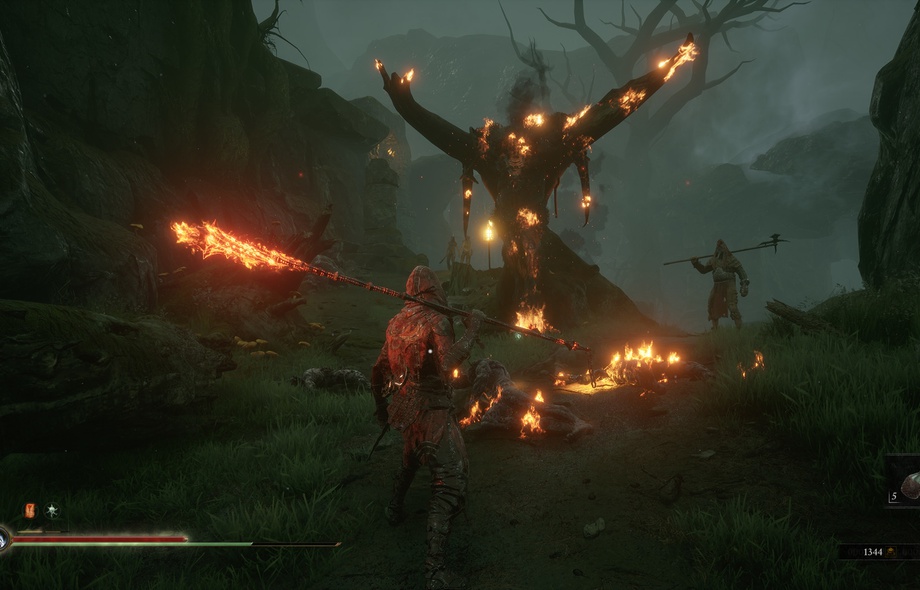This screenshot has width=920, height=590.
Task: Click the orange fire buff status icon
Action: click(30, 510)
